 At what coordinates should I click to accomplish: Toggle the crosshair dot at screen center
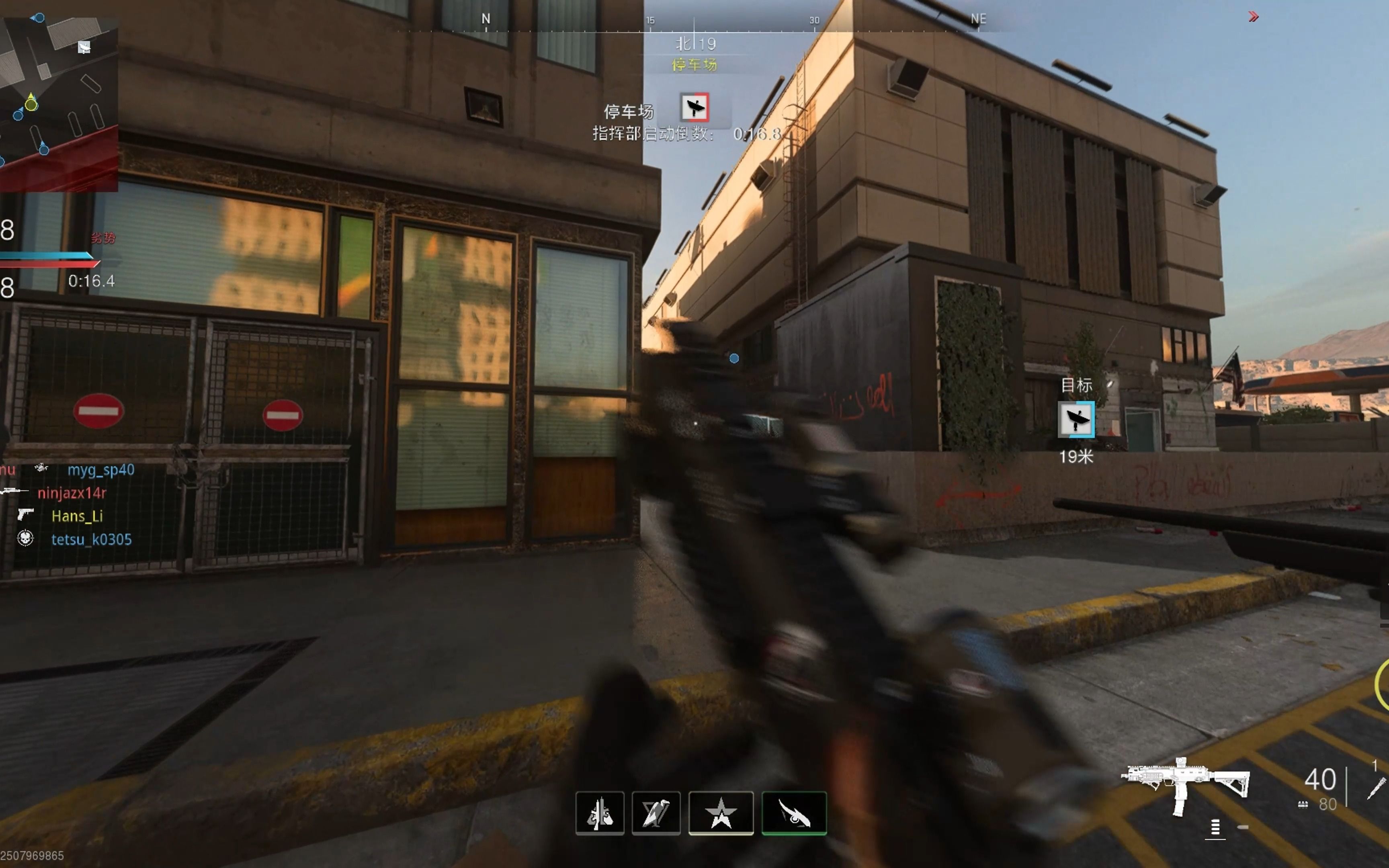pyautogui.click(x=734, y=358)
